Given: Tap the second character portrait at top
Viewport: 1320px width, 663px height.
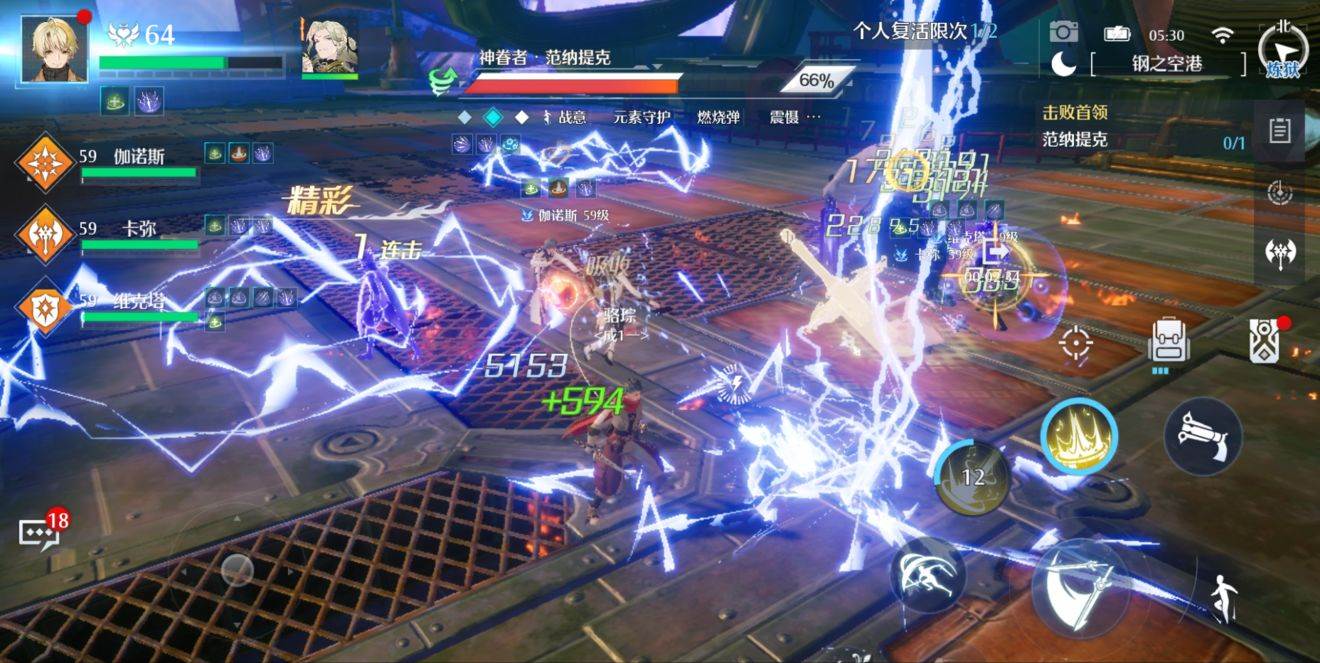Looking at the screenshot, I should click(330, 46).
